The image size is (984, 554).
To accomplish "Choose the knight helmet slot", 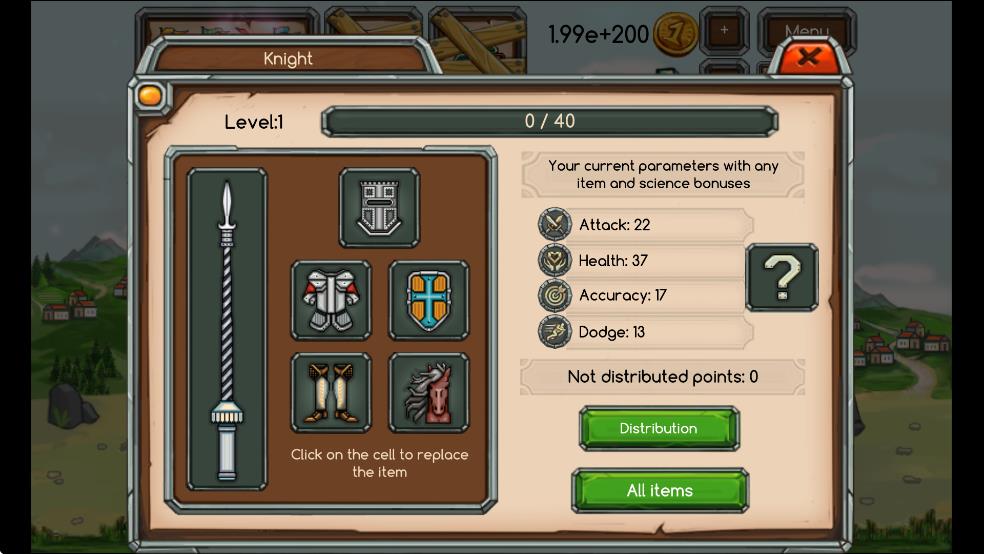I will click(379, 208).
